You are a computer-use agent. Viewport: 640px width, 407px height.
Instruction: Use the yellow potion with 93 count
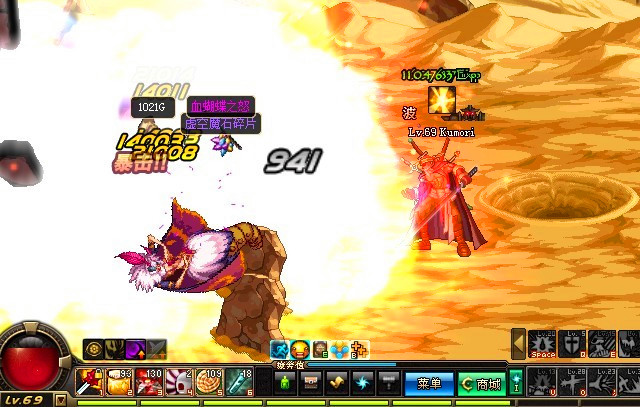click(120, 382)
